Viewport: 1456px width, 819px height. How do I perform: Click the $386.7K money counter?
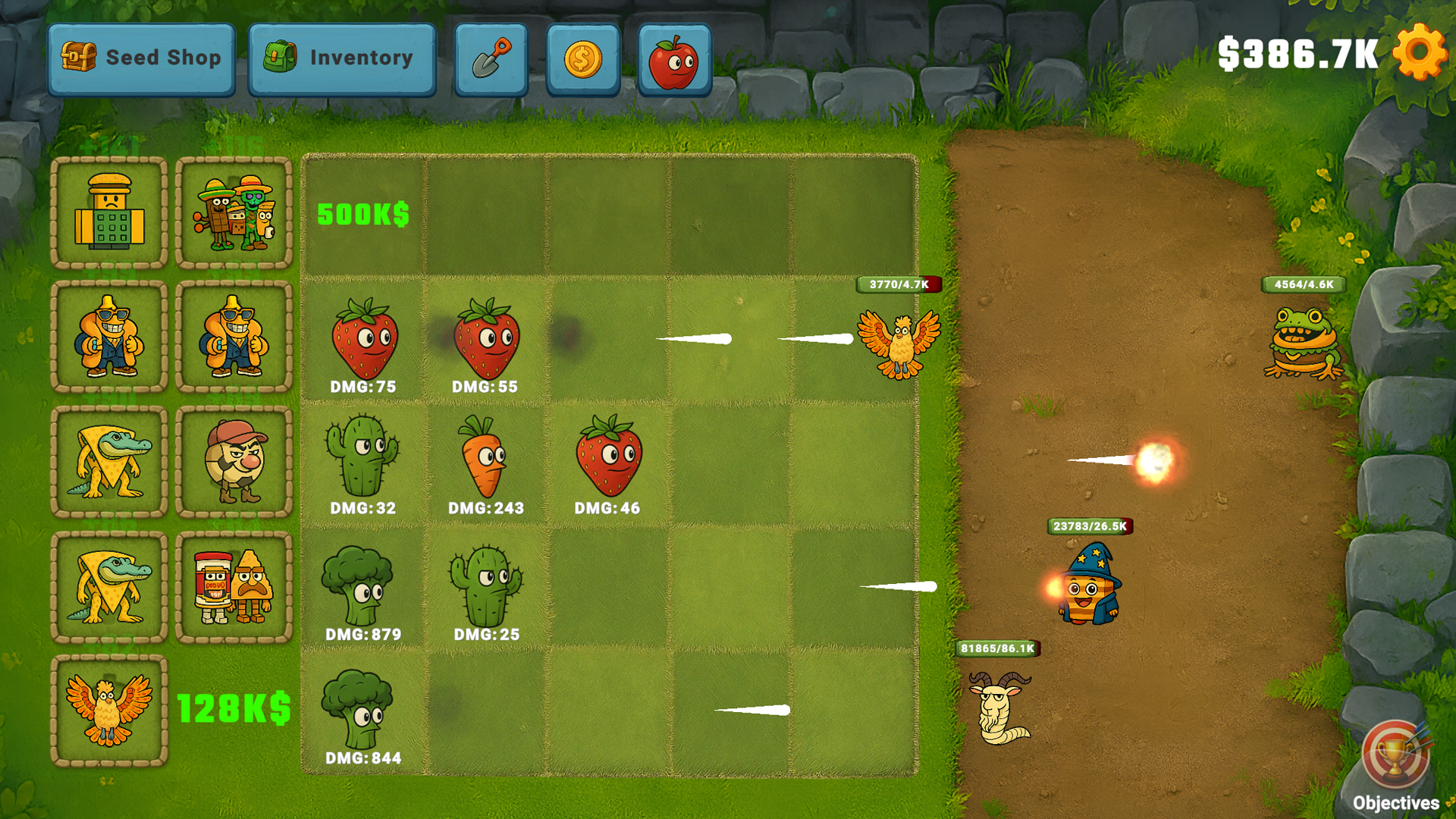(1298, 52)
